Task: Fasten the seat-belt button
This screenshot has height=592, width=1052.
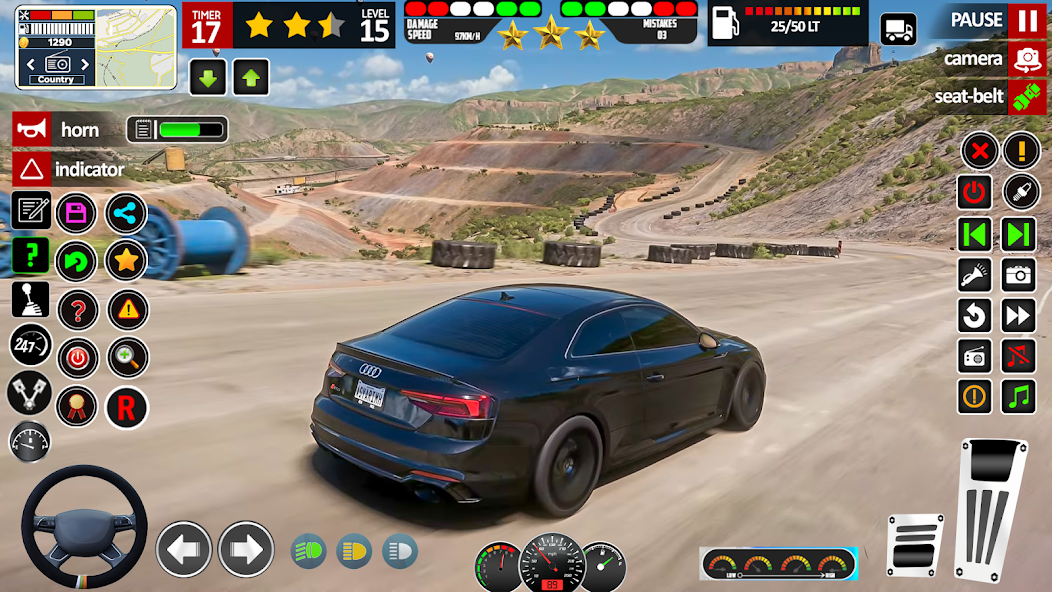Action: [x=1027, y=97]
